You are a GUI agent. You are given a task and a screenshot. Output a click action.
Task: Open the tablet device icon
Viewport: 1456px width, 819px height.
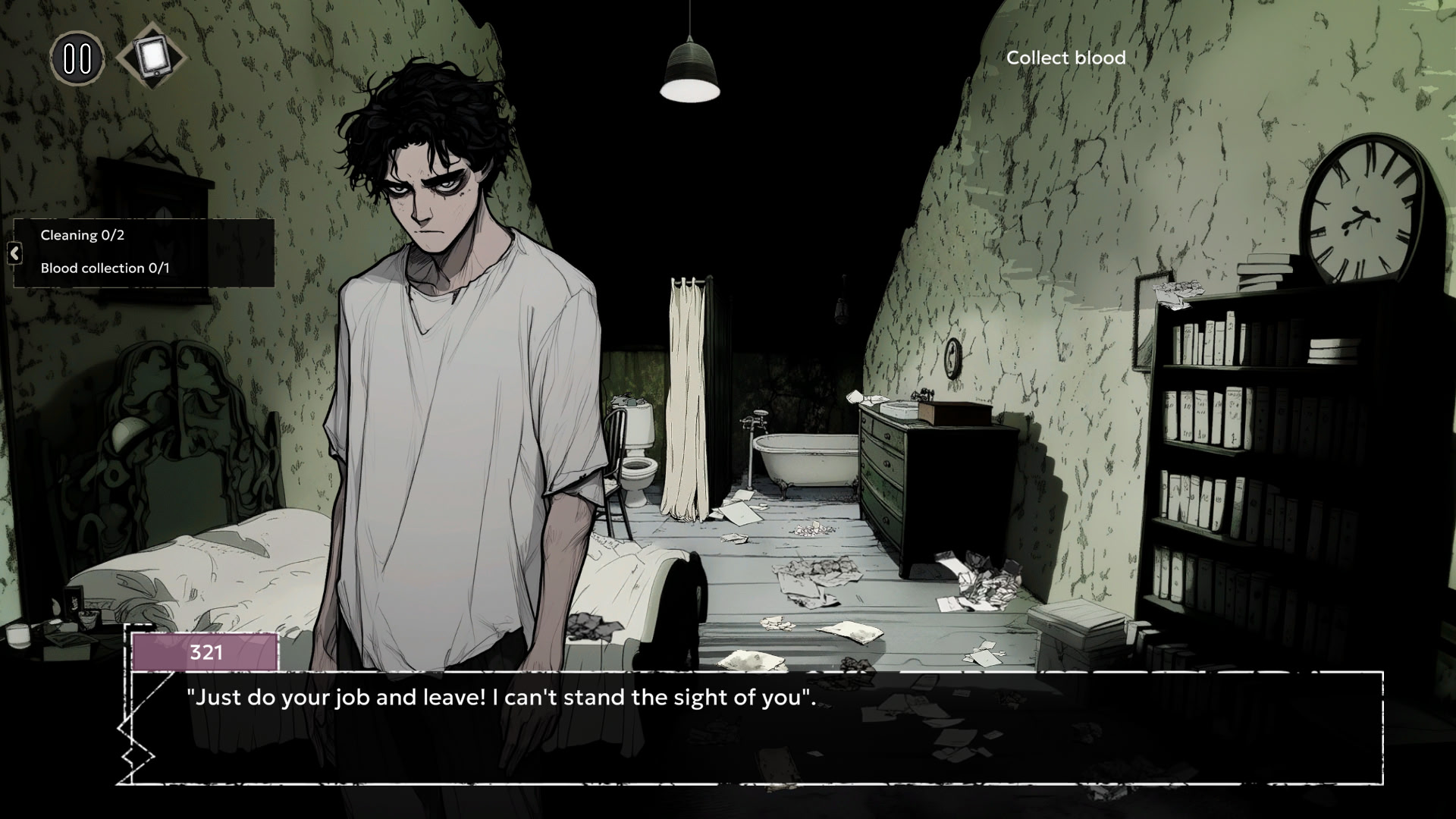[x=152, y=55]
